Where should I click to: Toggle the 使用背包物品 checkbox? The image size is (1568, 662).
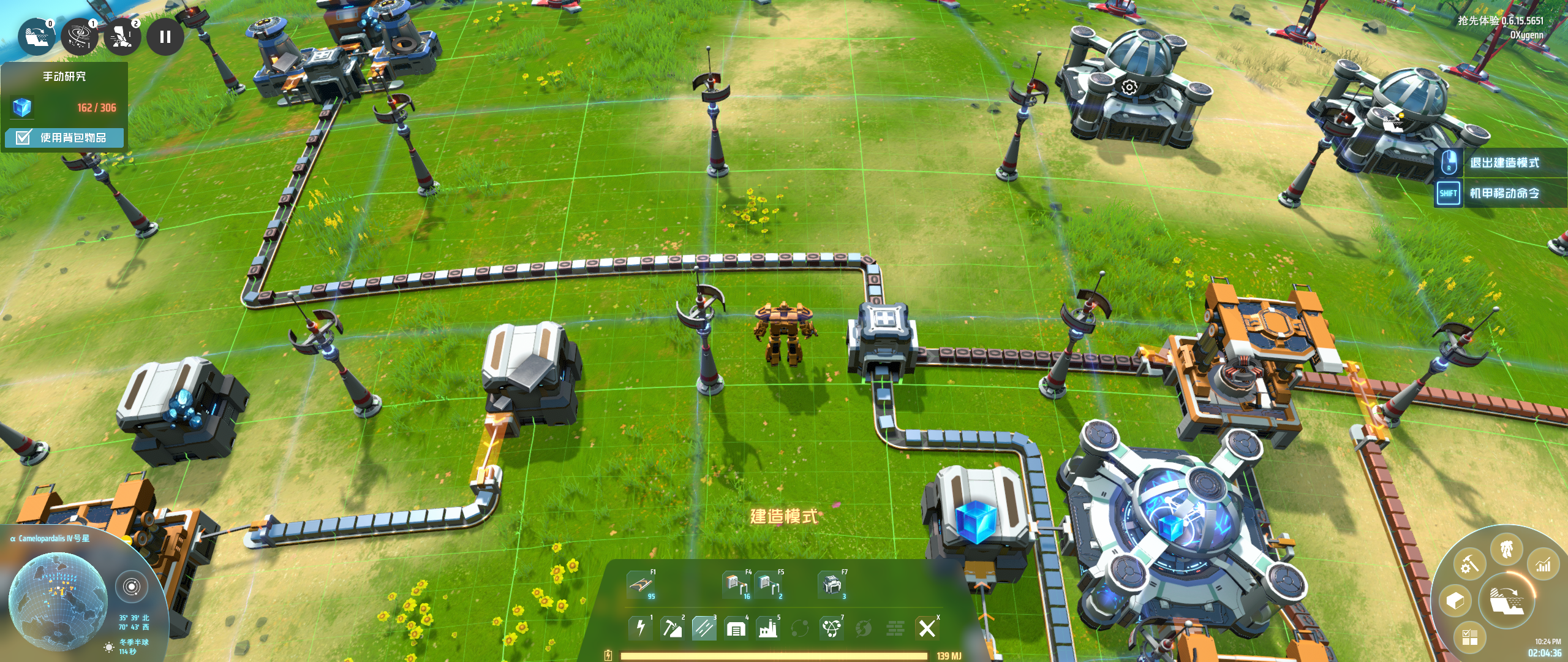[23, 137]
